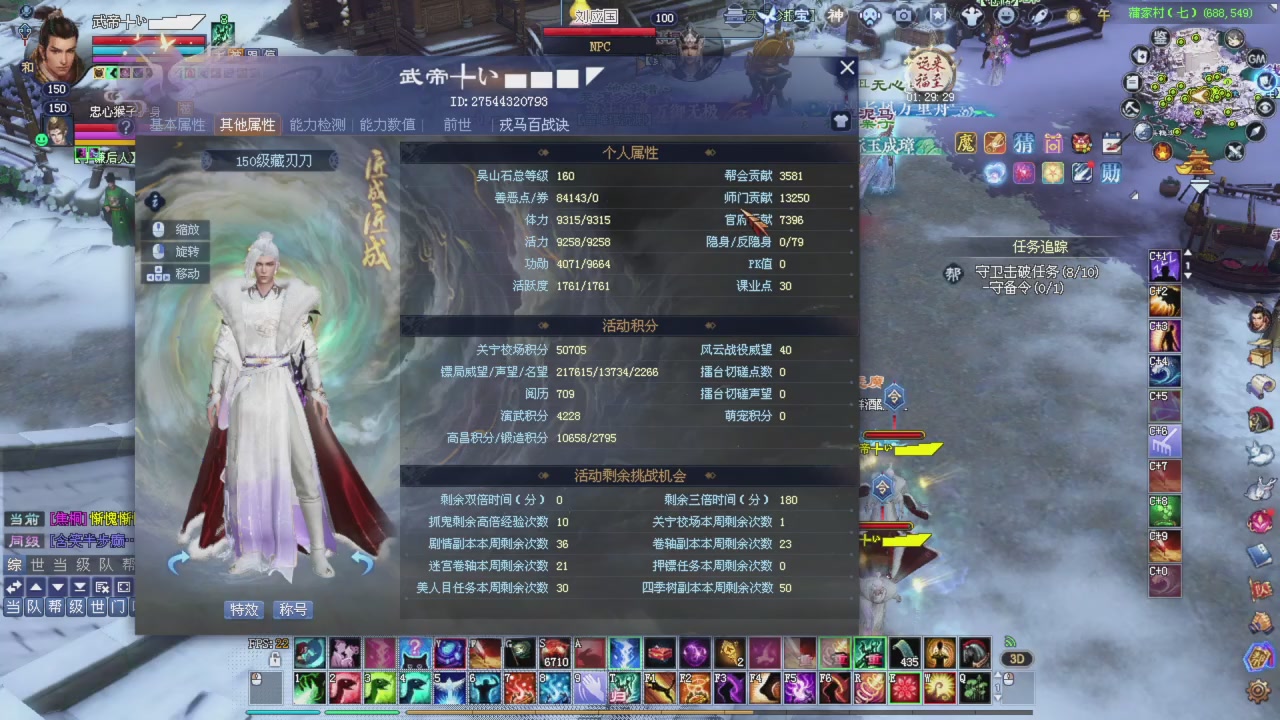This screenshot has height=720, width=1280.
Task: Switch to the 基本属性 tab
Action: tap(179, 125)
